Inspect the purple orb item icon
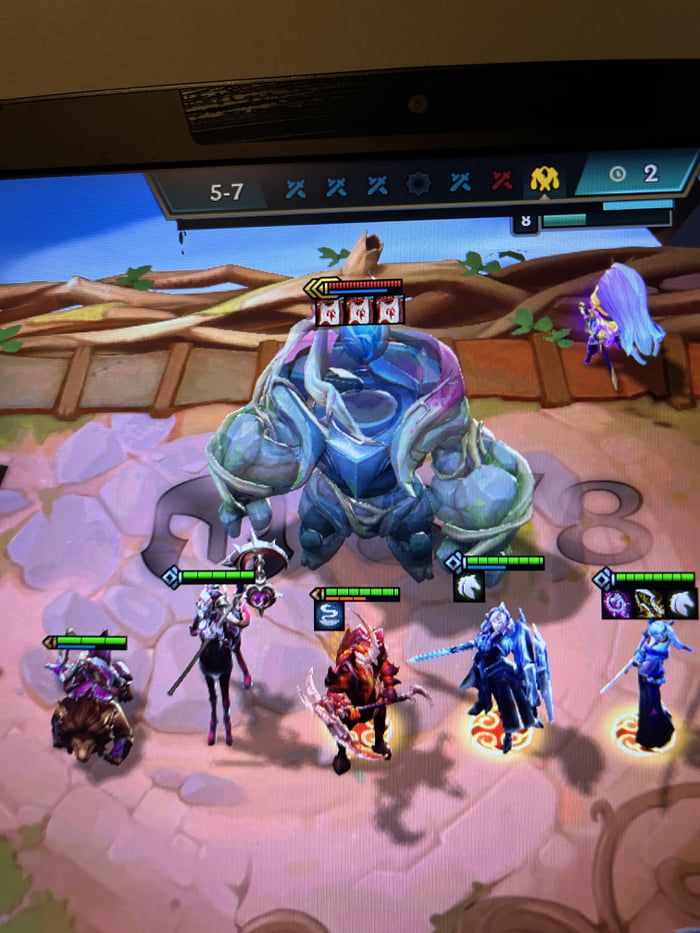Image resolution: width=700 pixels, height=933 pixels. (x=615, y=603)
